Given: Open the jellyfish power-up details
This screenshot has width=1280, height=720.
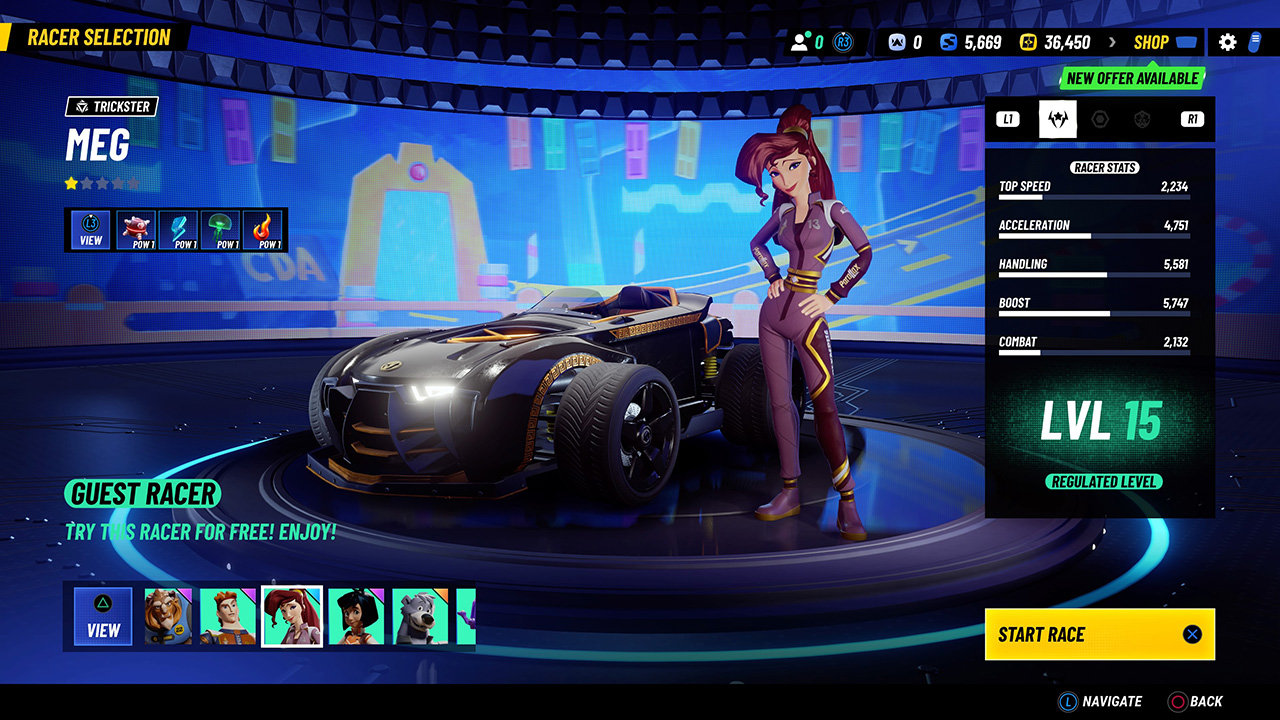Looking at the screenshot, I should 218,228.
